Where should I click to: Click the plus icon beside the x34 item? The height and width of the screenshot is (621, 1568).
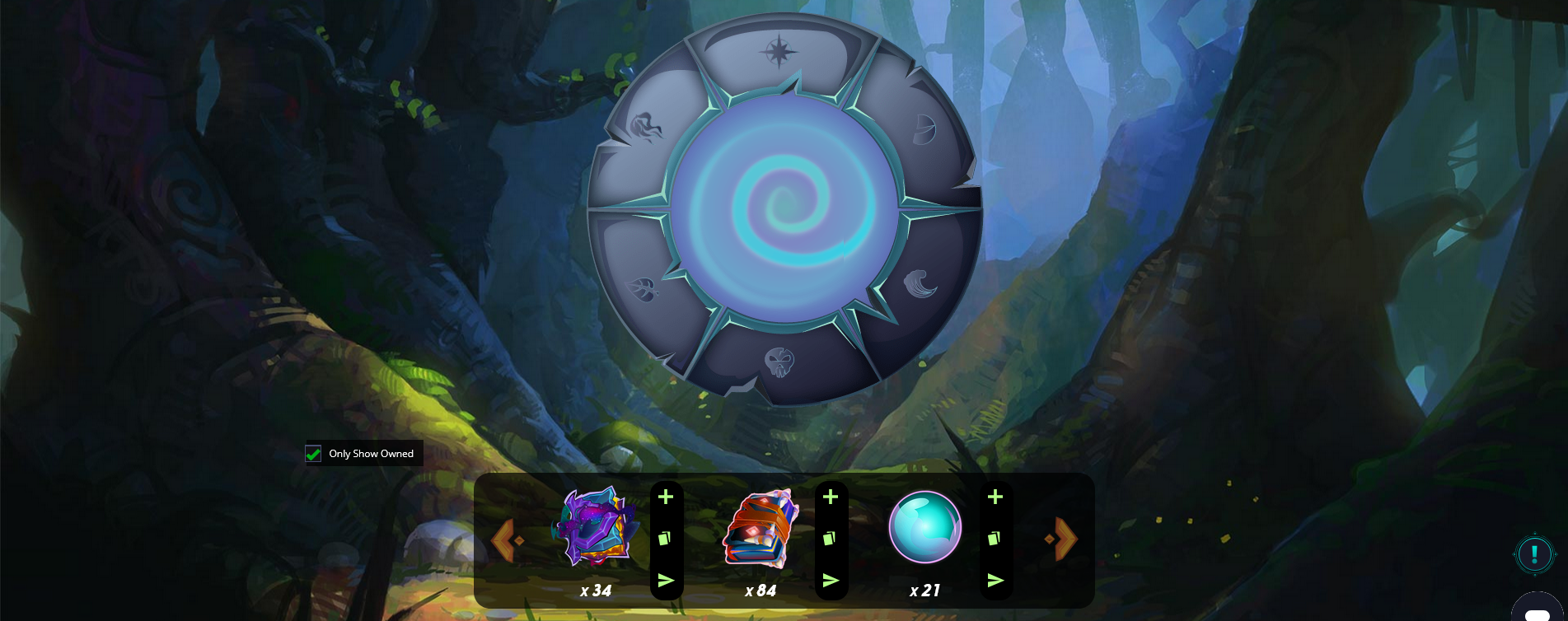point(667,497)
